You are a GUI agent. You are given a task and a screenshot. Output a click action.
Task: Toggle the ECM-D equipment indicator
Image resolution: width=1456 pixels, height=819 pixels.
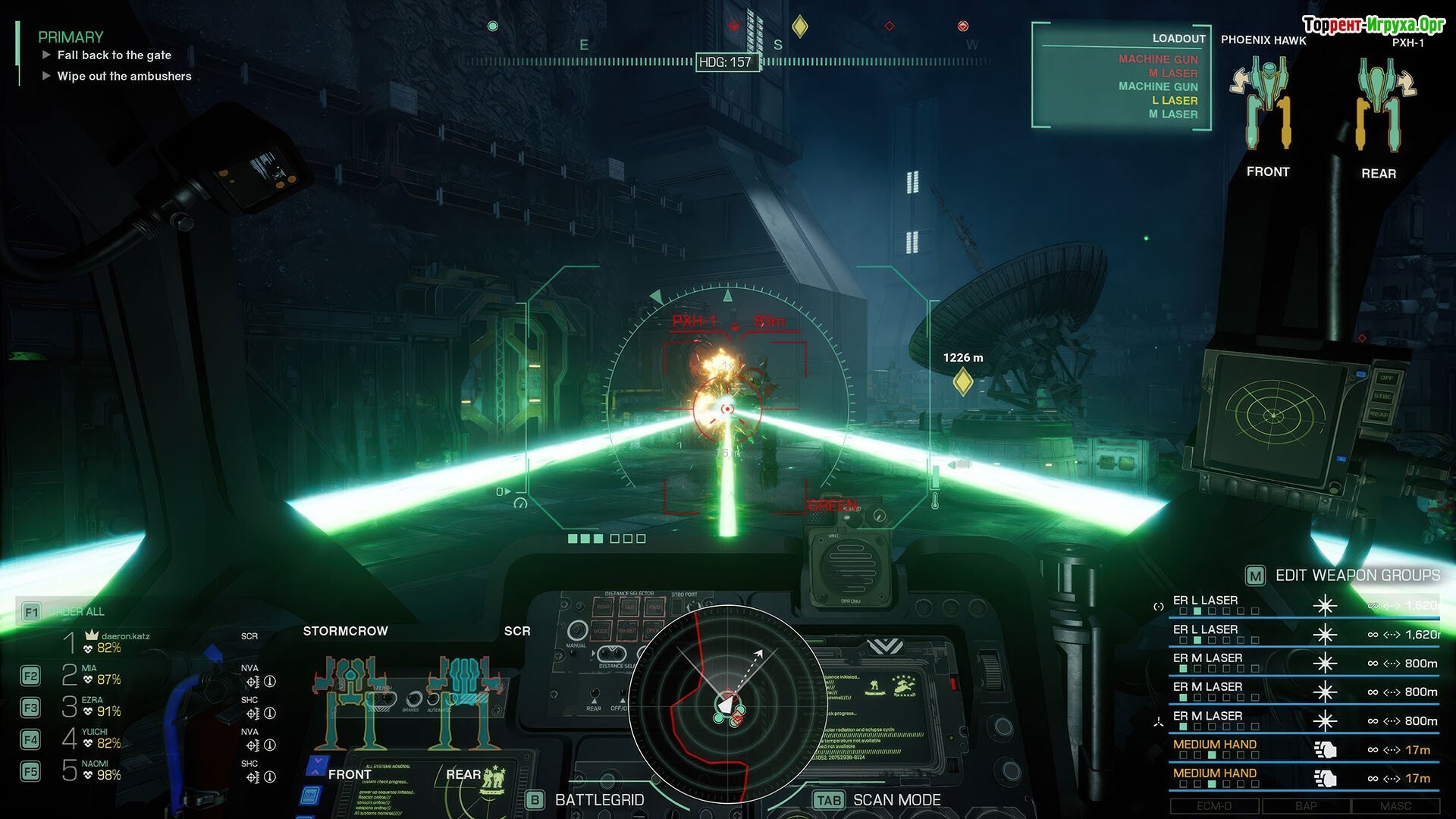[1214, 806]
